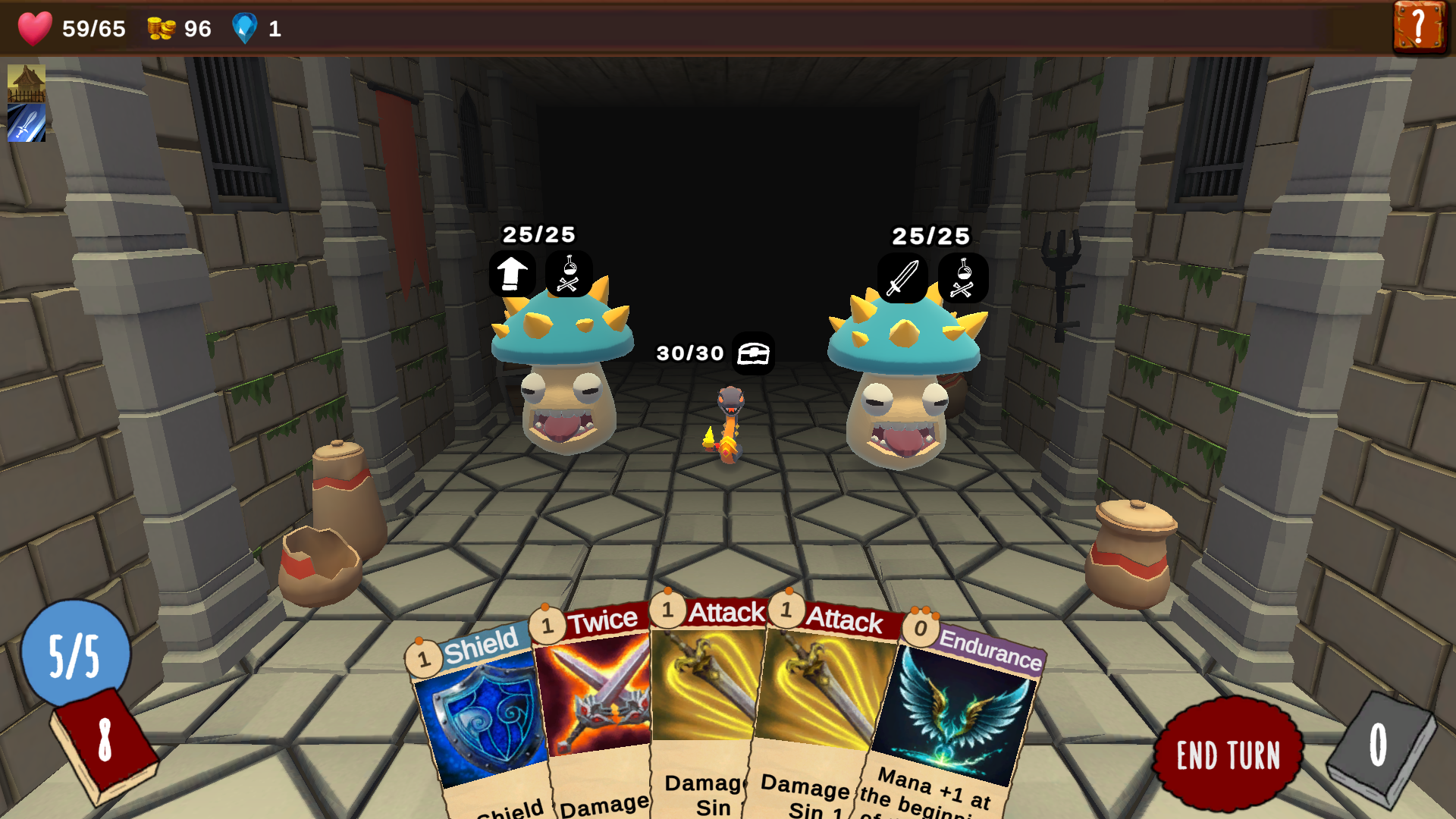Click the blue gem currency icon
The width and height of the screenshot is (1456, 819).
coord(244,30)
